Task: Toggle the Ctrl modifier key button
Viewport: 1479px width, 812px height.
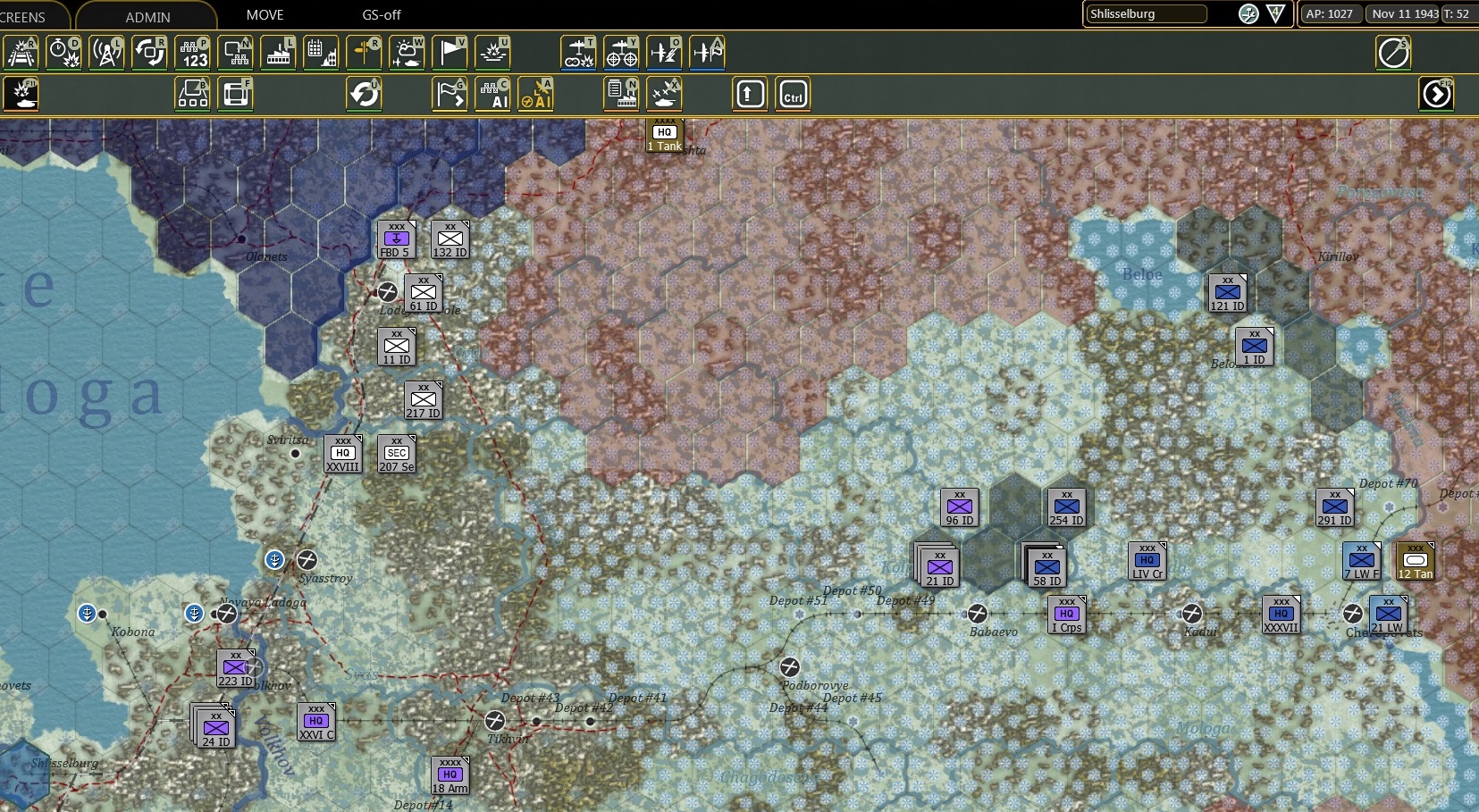Action: pos(794,94)
